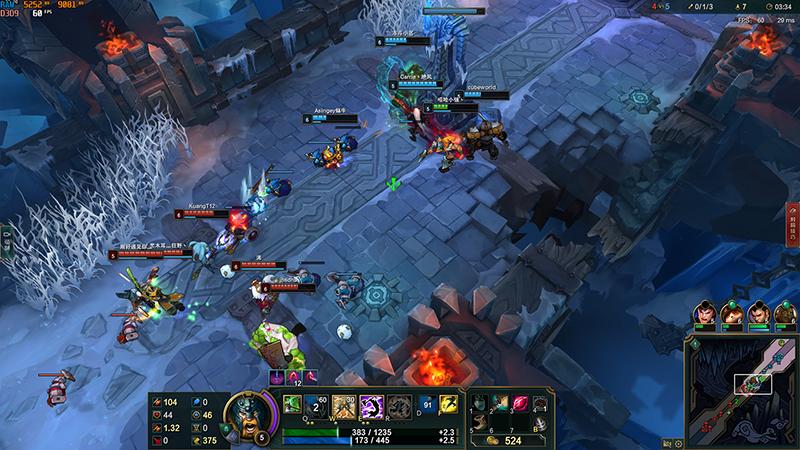
Task: Activate the Recall button marked B
Action: pos(540,423)
